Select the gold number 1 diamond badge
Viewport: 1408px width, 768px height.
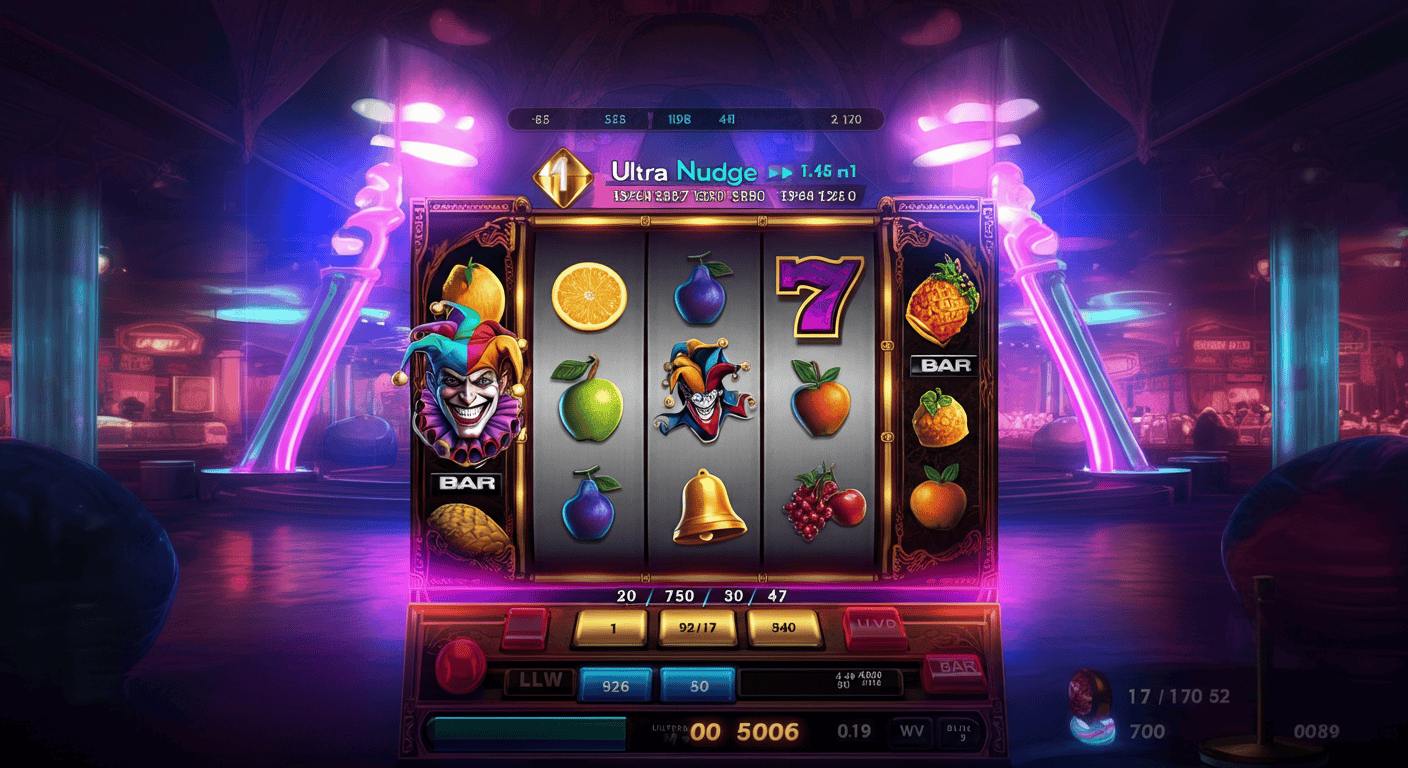coord(564,177)
